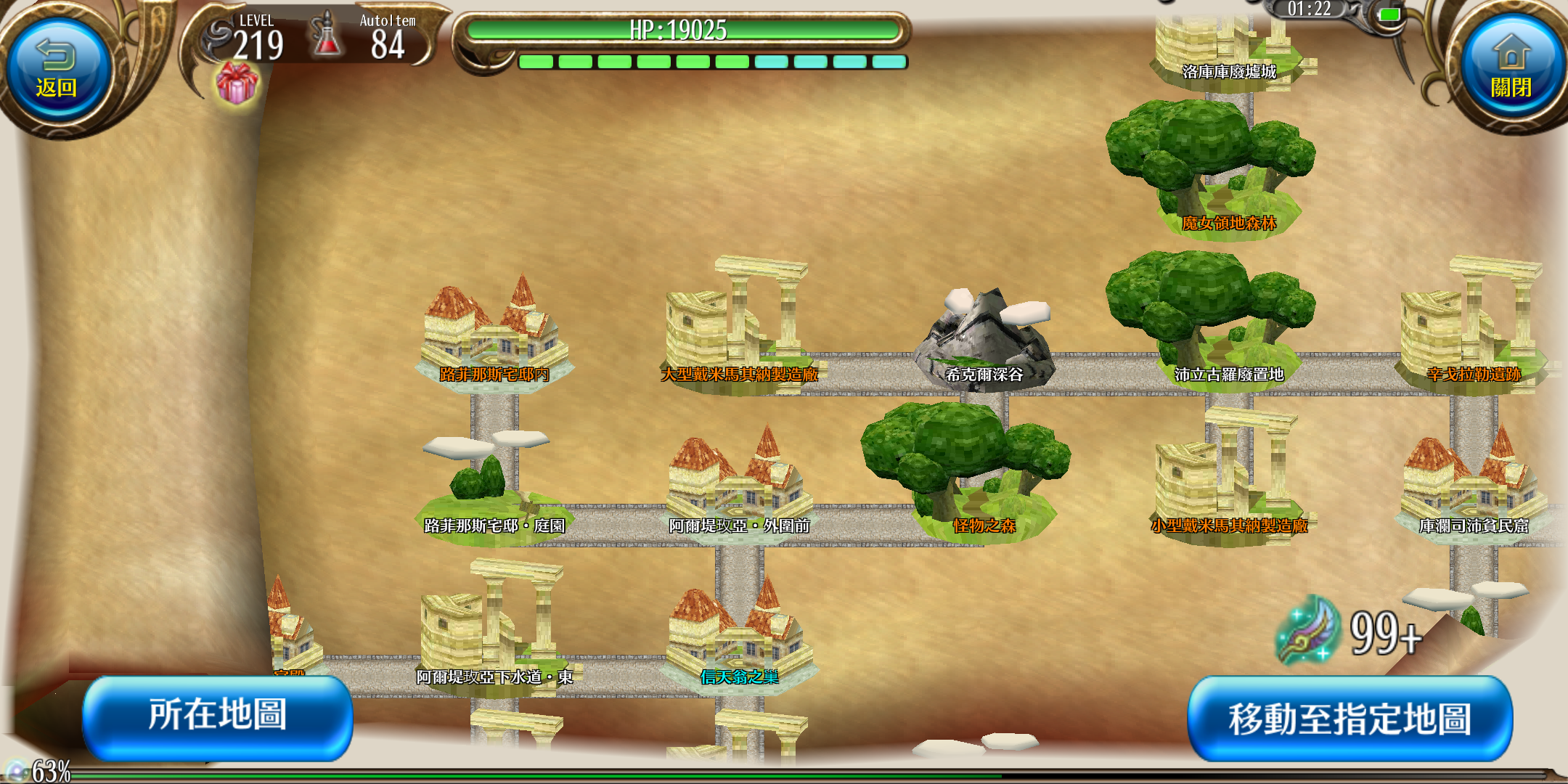Click the 返回 back button

tap(57, 71)
